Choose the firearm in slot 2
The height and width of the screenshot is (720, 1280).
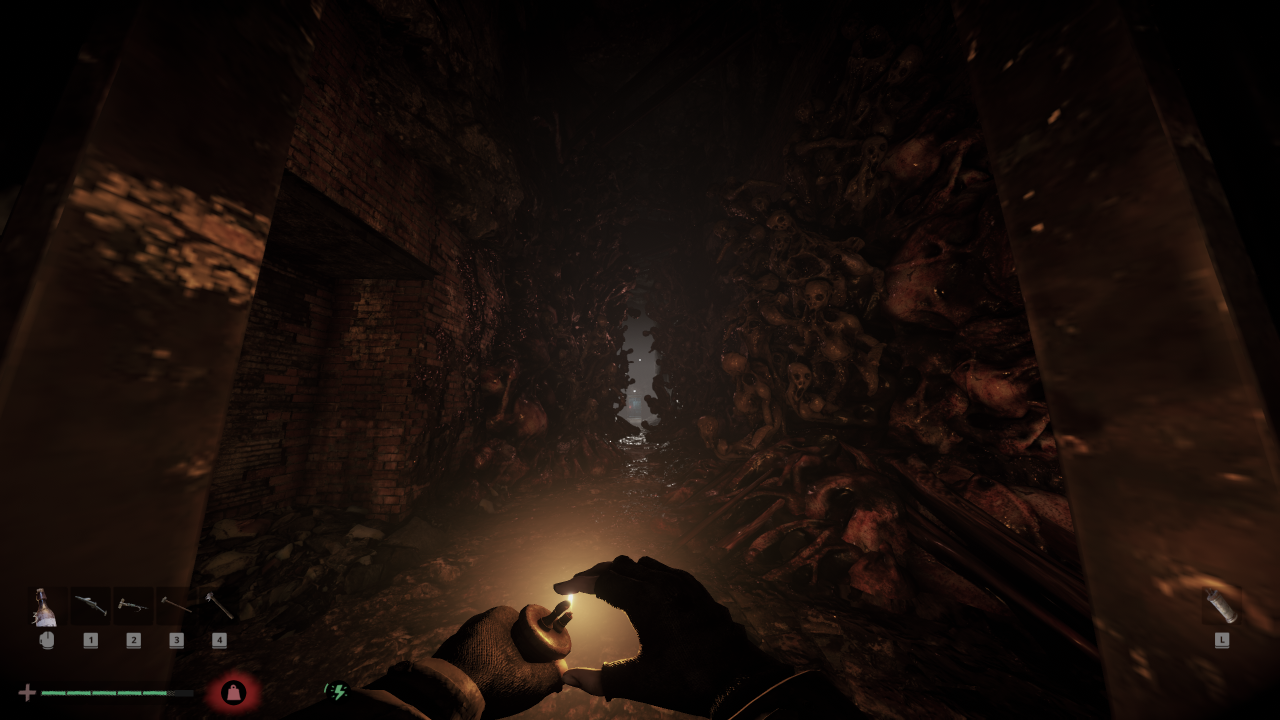pos(133,606)
